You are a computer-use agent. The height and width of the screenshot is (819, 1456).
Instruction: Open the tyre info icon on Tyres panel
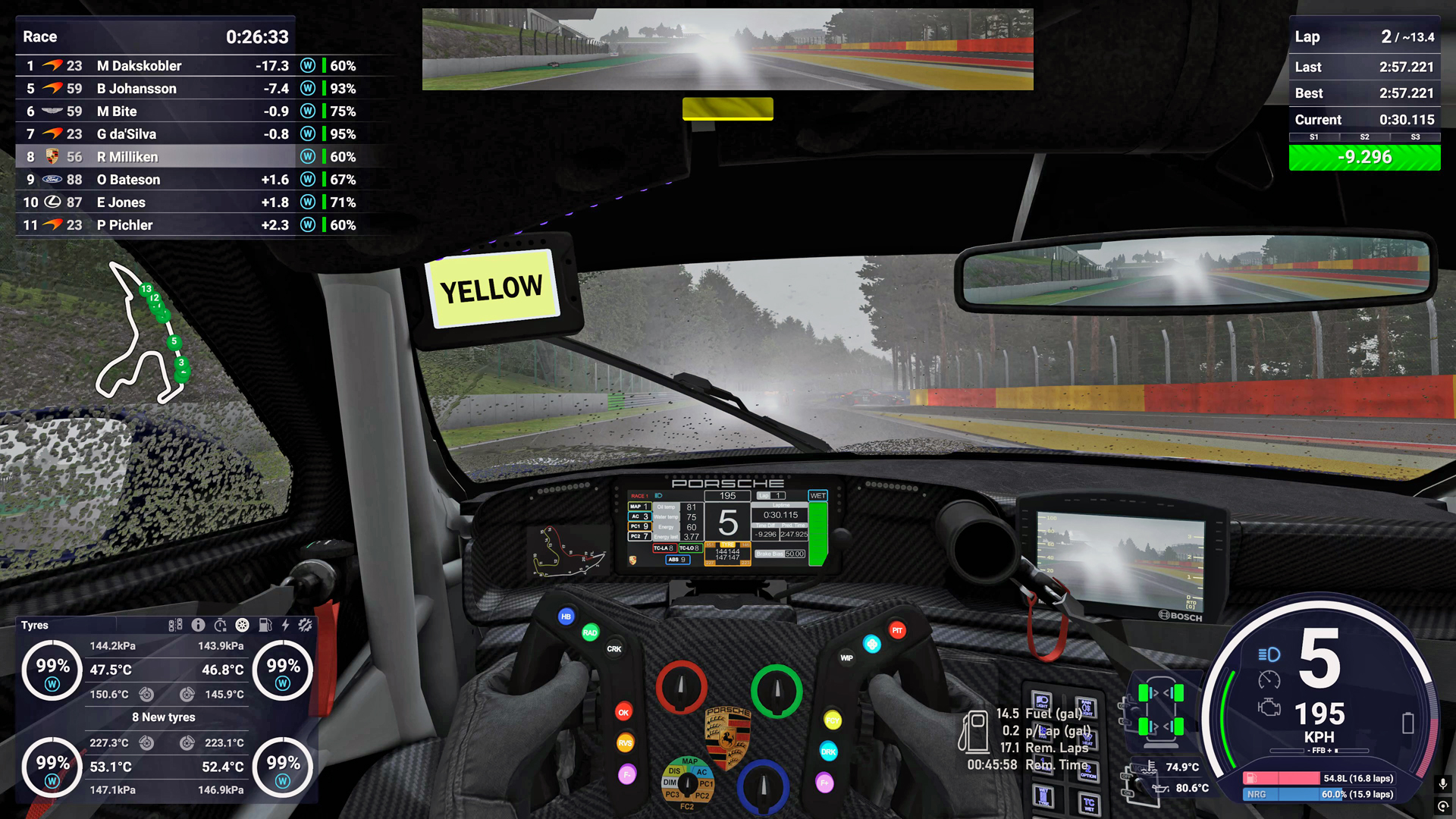(198, 625)
